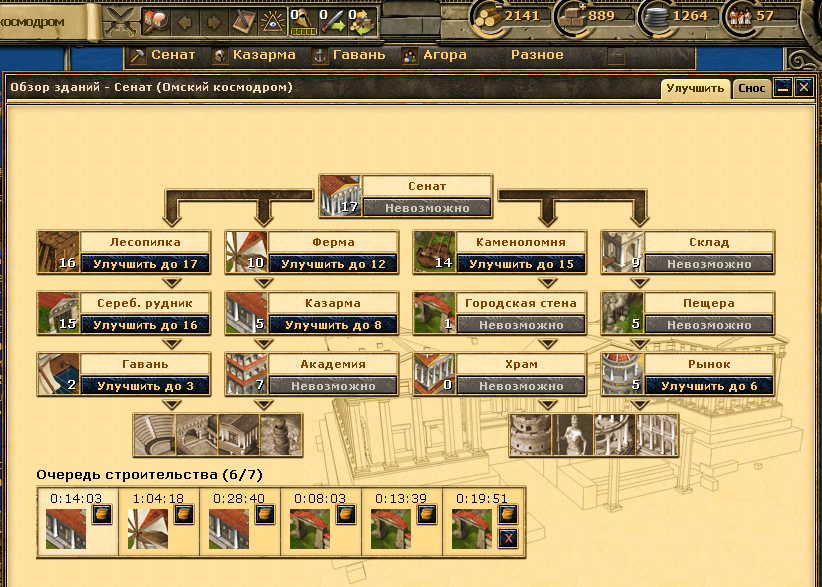Open the Разное menu

537,55
